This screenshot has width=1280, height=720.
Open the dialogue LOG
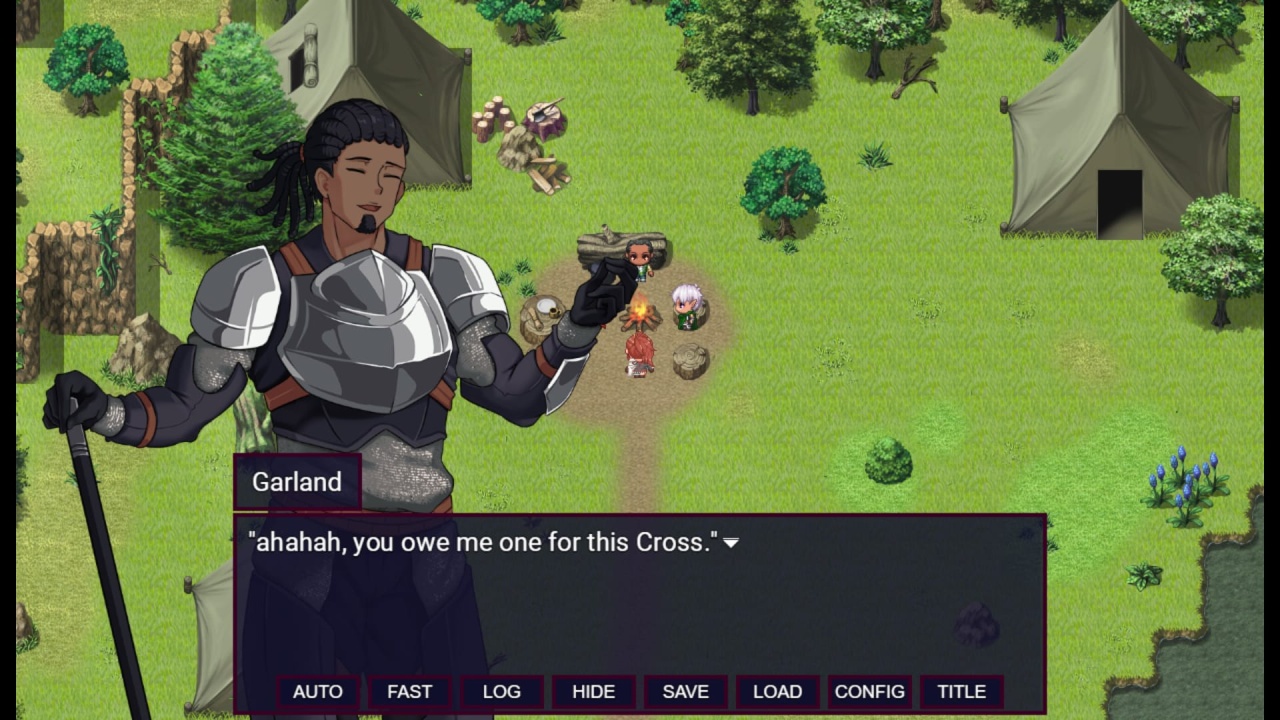tap(501, 692)
